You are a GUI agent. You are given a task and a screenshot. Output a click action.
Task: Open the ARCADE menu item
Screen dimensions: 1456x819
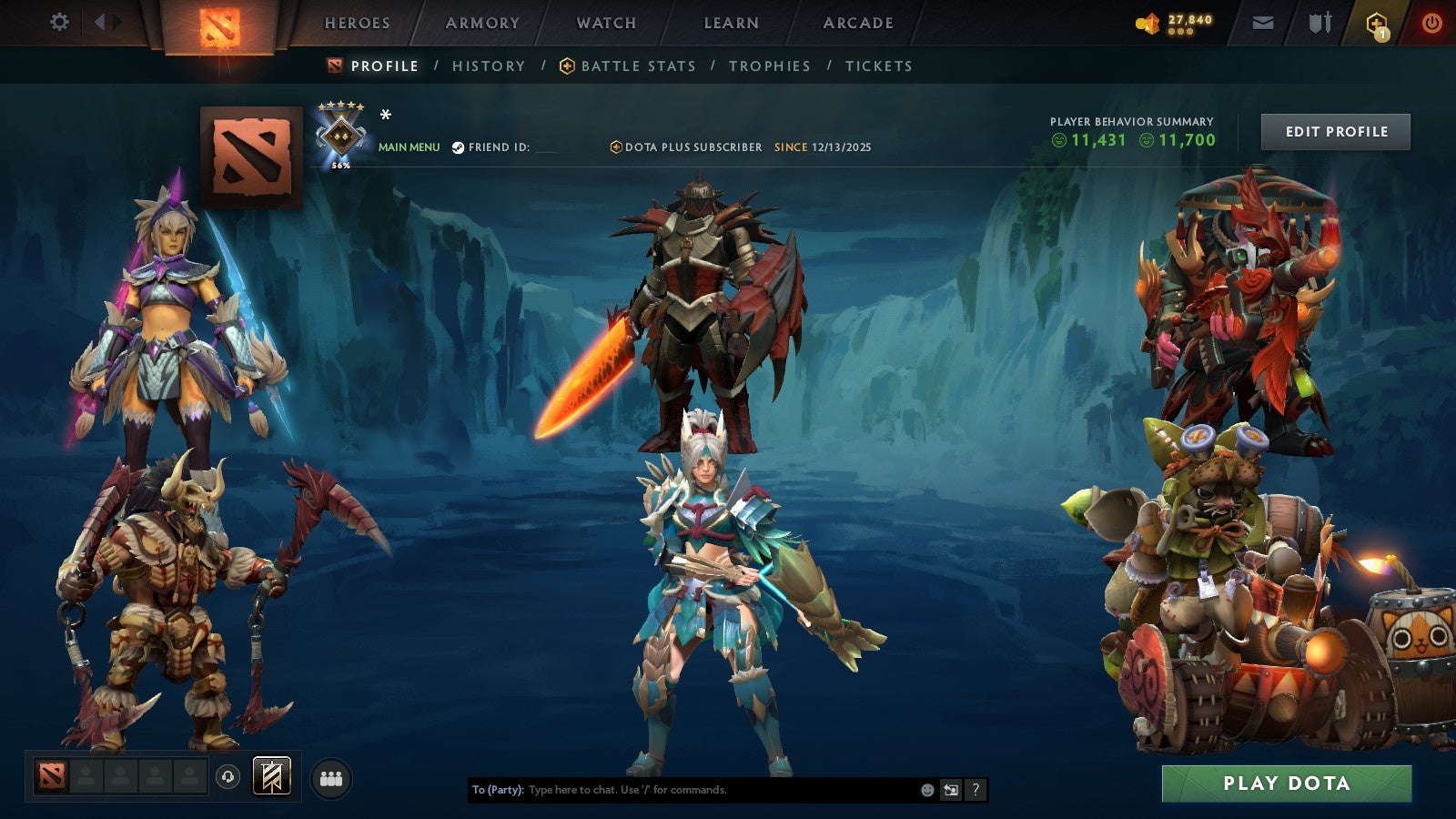856,23
